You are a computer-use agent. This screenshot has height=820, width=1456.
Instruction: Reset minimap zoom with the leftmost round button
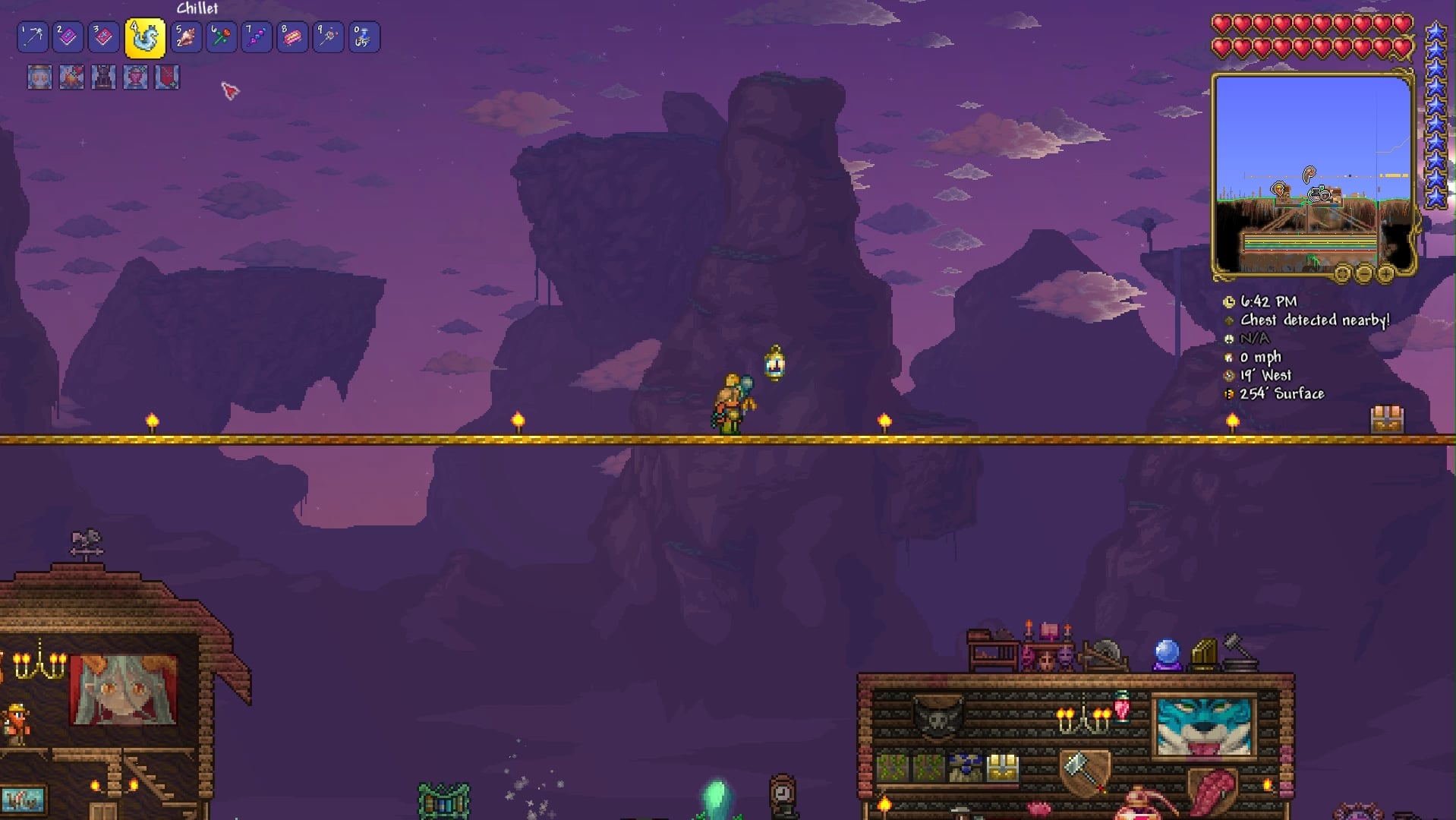tap(1342, 273)
